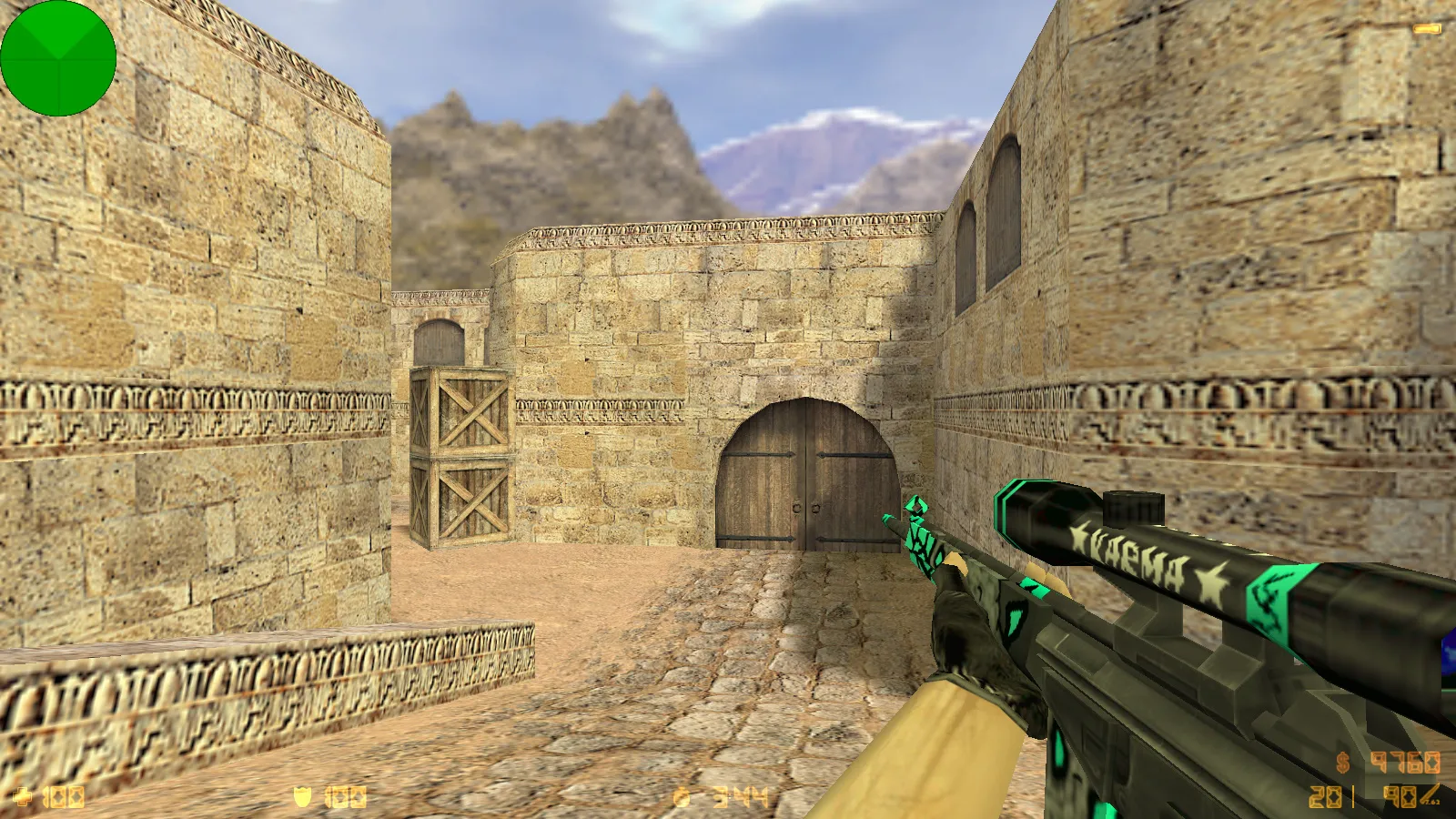Toggle the flashlight icon
The height and width of the screenshot is (819, 1456).
click(x=1426, y=30)
